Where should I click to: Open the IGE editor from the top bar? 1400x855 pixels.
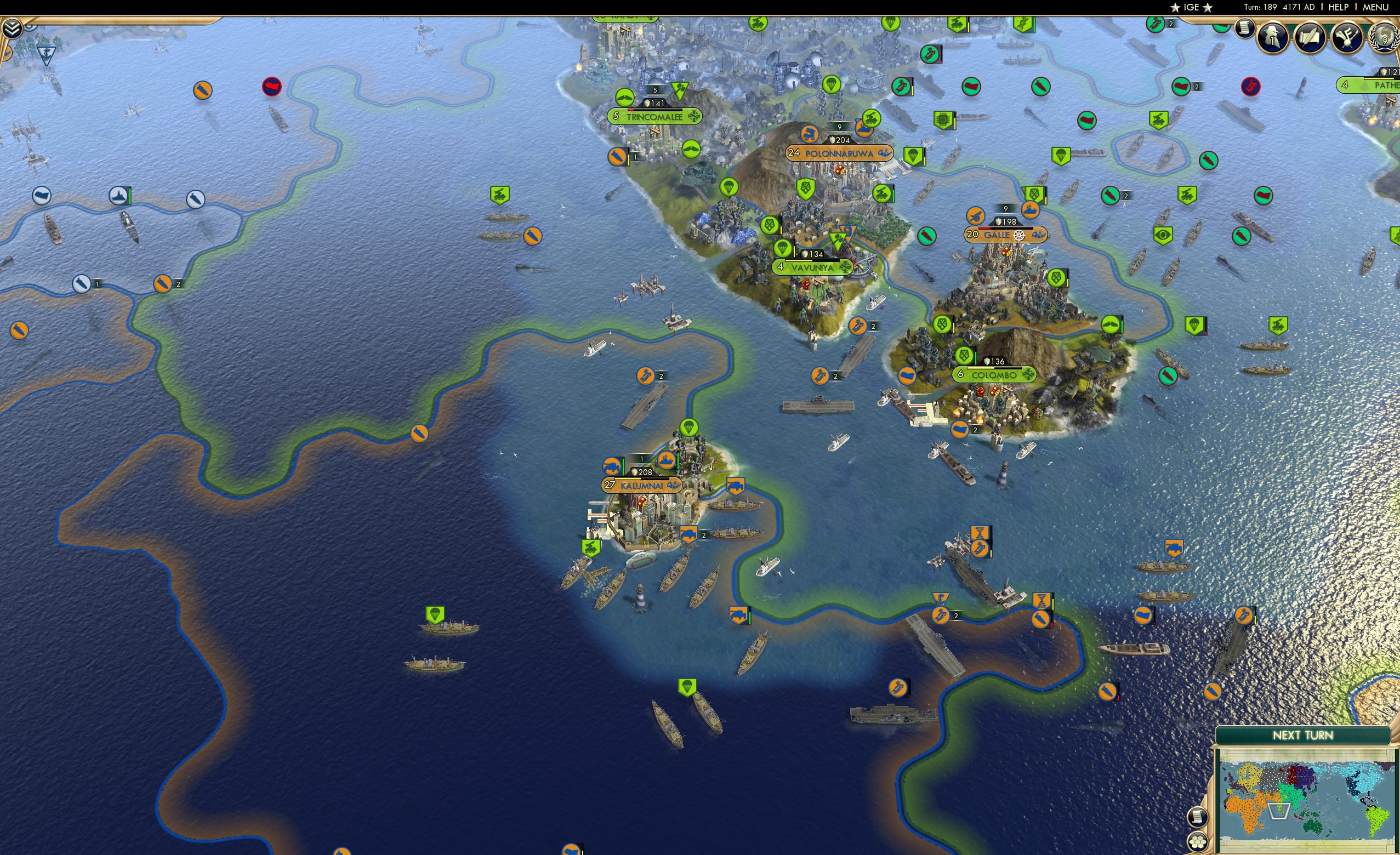(1192, 7)
